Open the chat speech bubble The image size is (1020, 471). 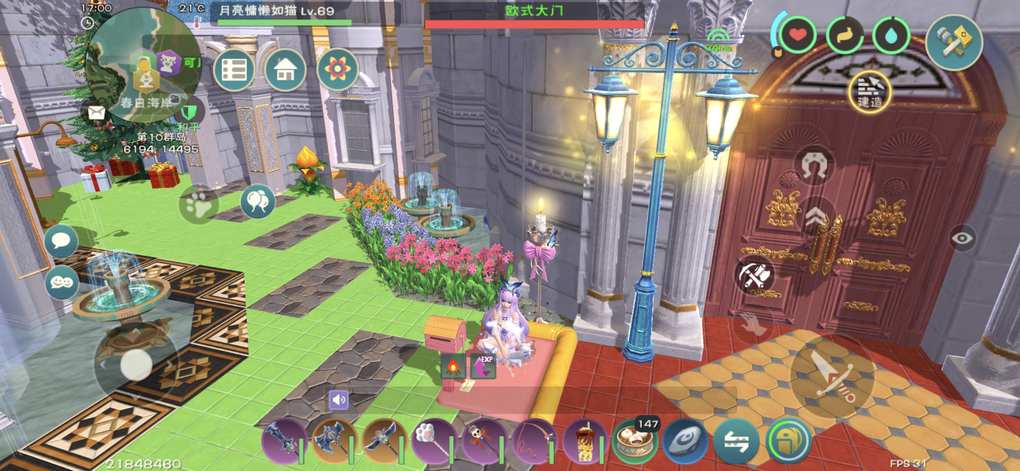coord(62,241)
